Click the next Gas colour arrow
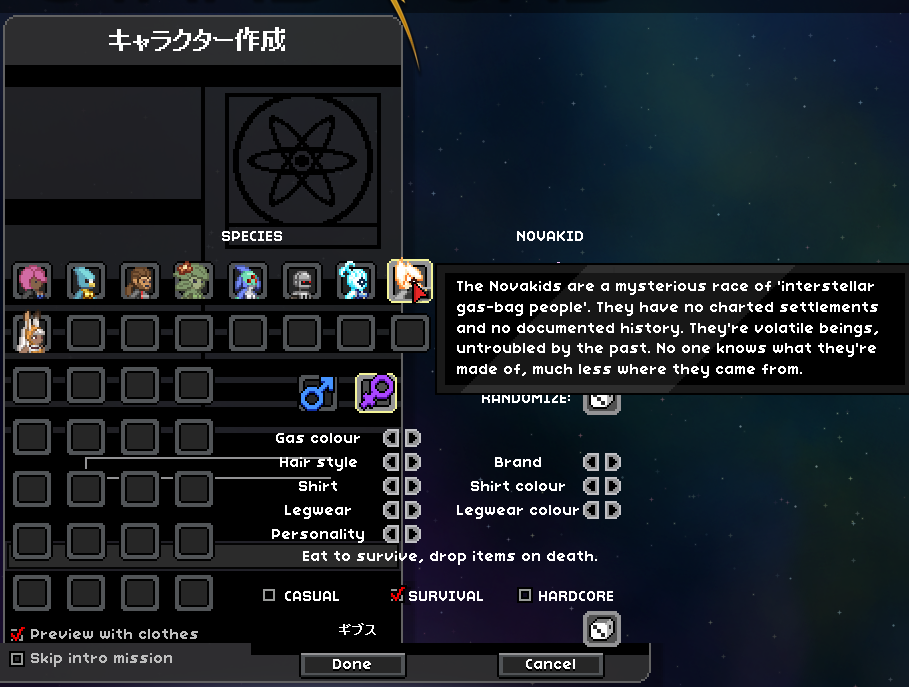909x687 pixels. pos(412,438)
